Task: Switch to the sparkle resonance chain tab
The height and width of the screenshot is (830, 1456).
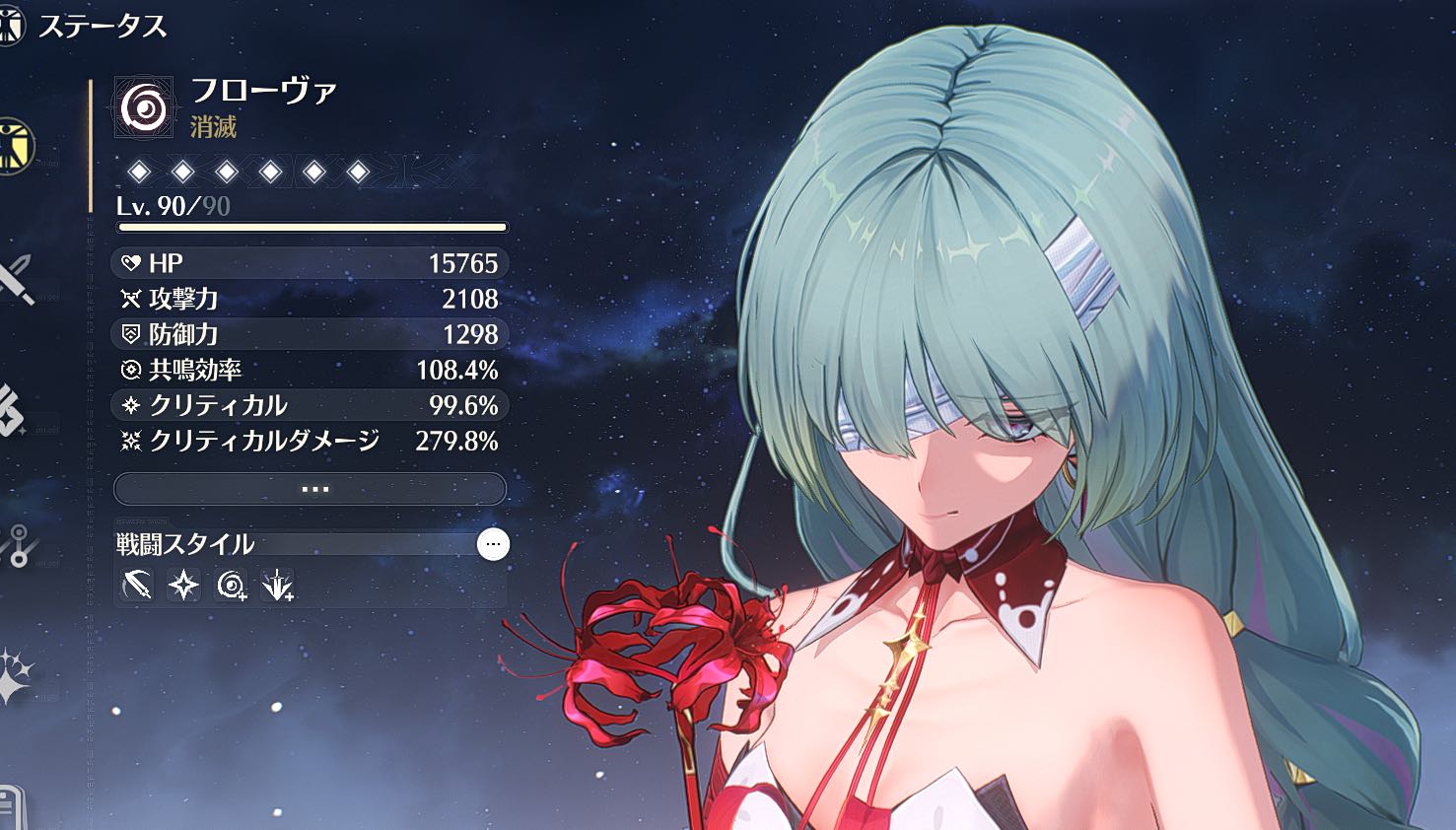Action: pyautogui.click(x=14, y=676)
